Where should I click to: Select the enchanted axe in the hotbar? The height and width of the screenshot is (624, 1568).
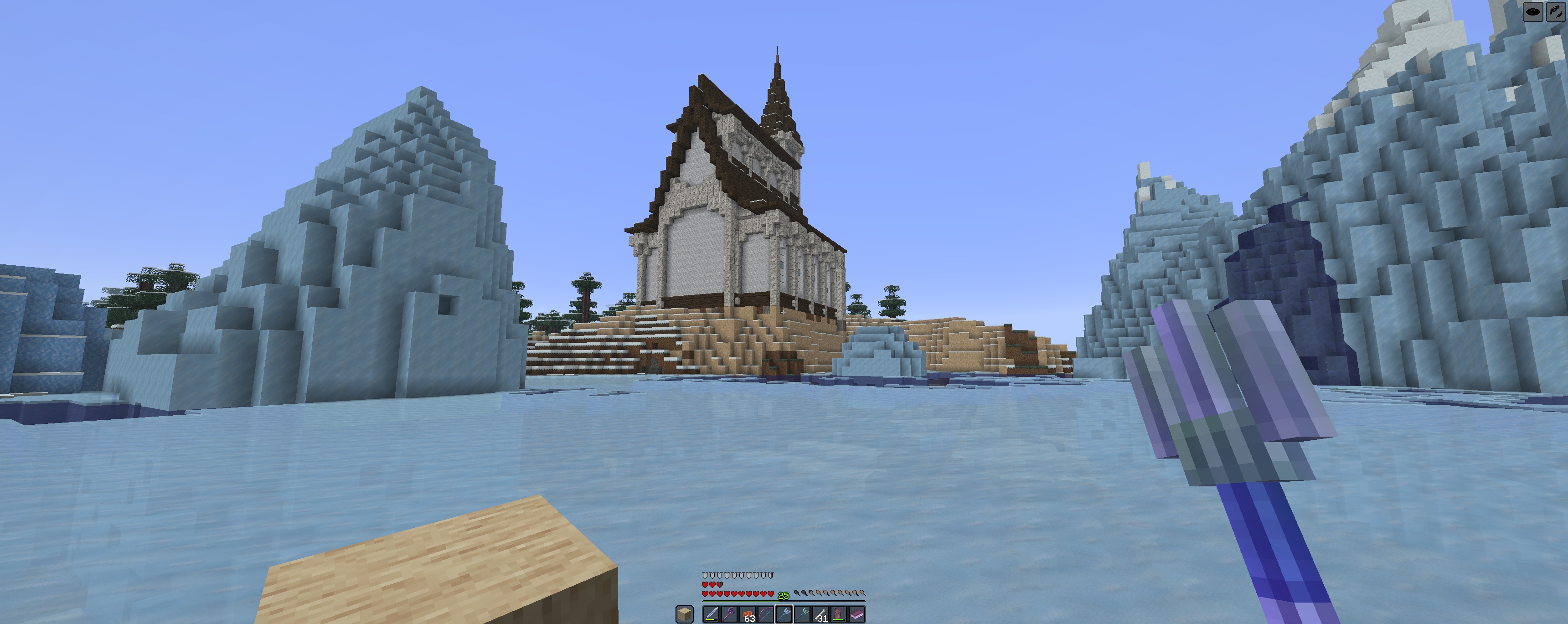tap(730, 616)
